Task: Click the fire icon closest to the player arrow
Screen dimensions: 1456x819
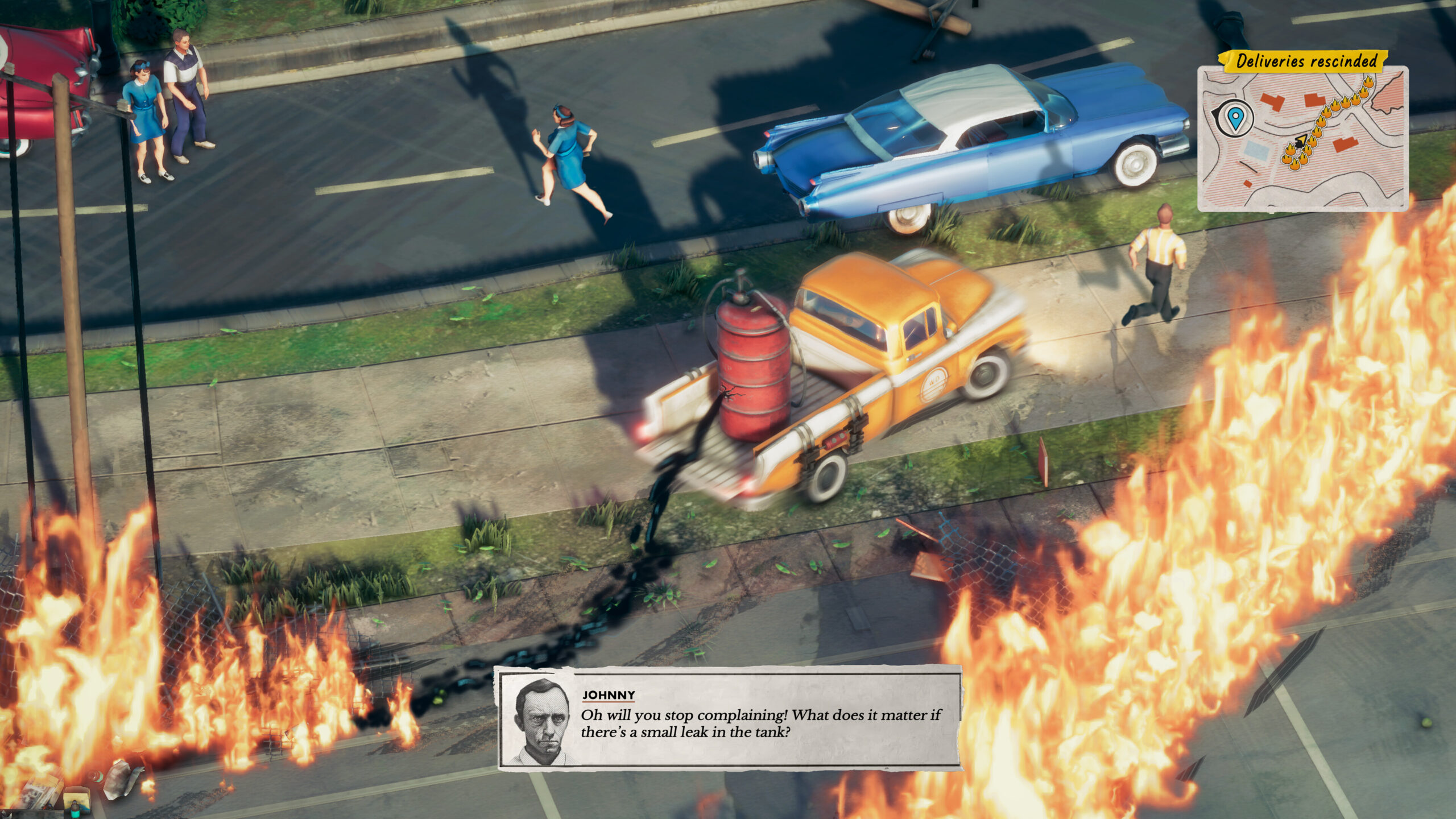Action: pyautogui.click(x=1312, y=142)
